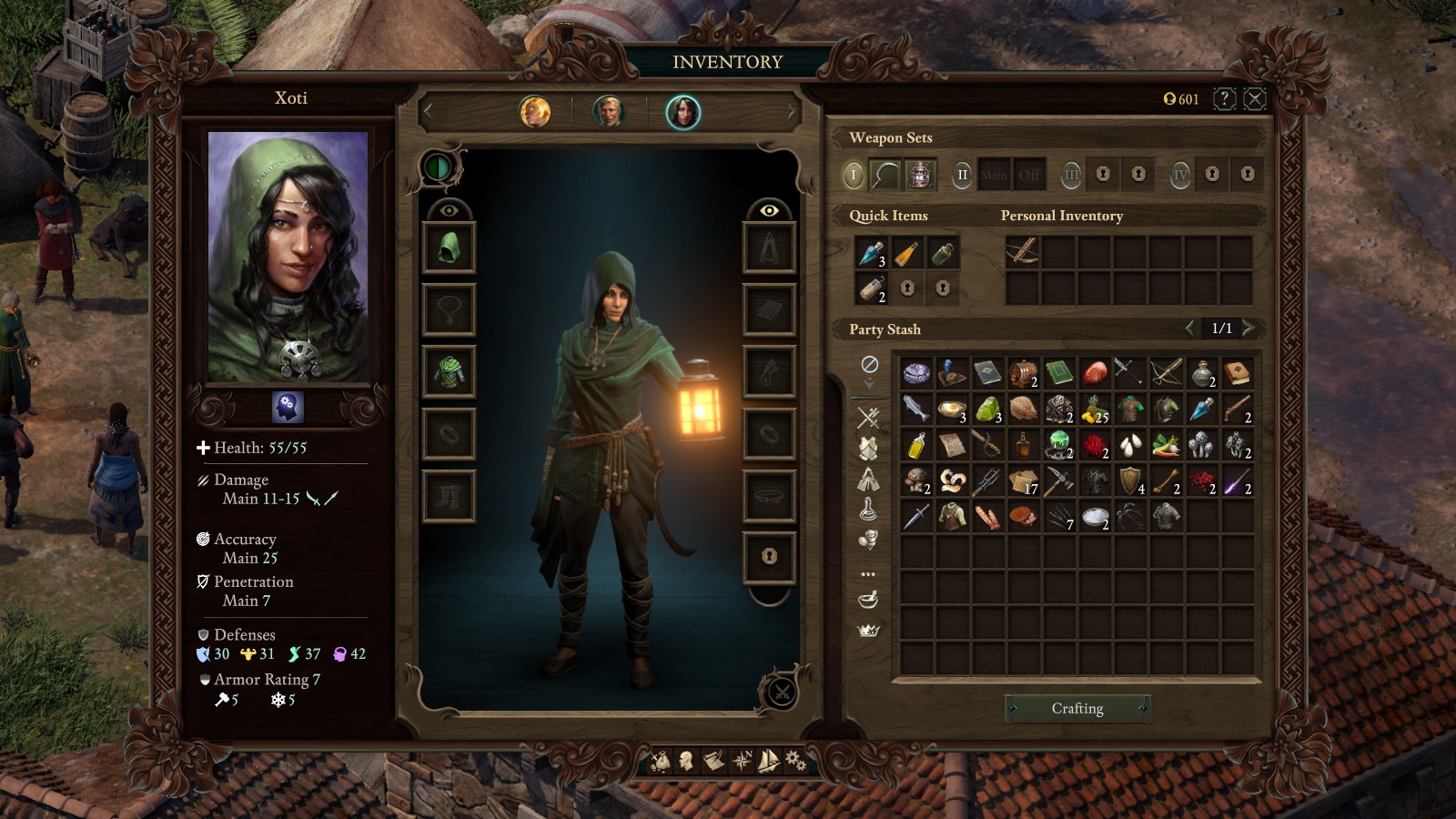1456x819 pixels.
Task: Open the Crafting menu
Action: [x=1077, y=708]
